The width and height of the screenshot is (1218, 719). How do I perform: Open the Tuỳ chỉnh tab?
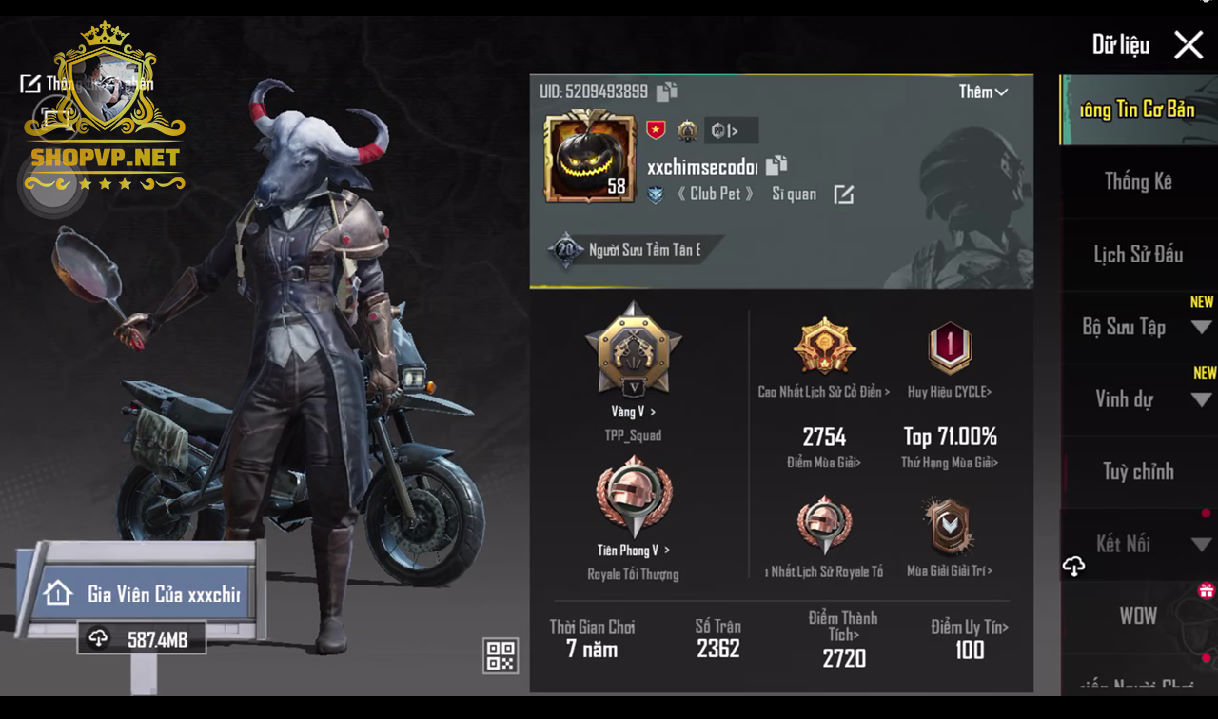click(1138, 472)
